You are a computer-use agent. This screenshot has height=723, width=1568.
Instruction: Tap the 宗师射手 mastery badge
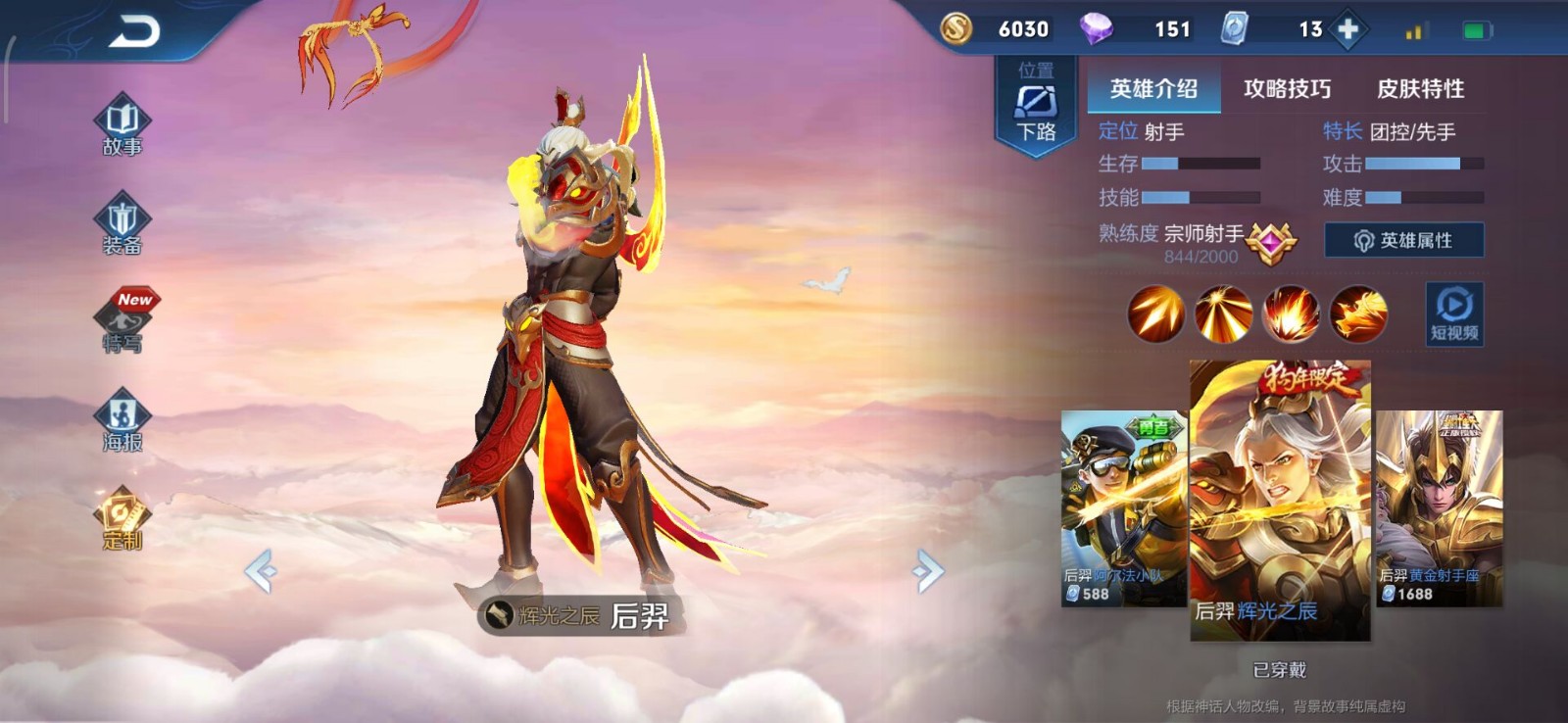(x=1271, y=242)
